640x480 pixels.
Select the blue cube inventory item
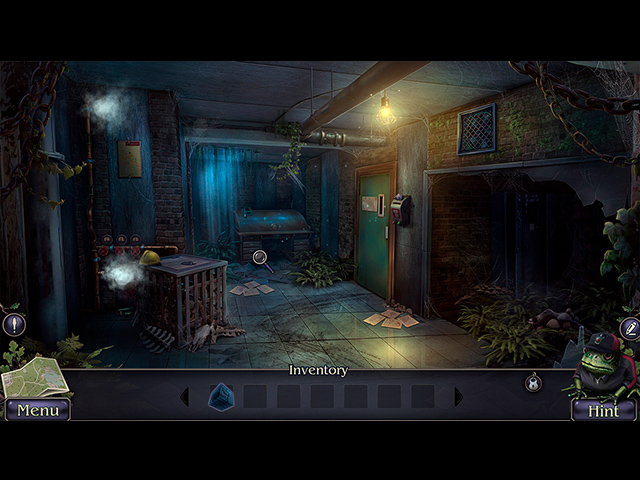(220, 397)
